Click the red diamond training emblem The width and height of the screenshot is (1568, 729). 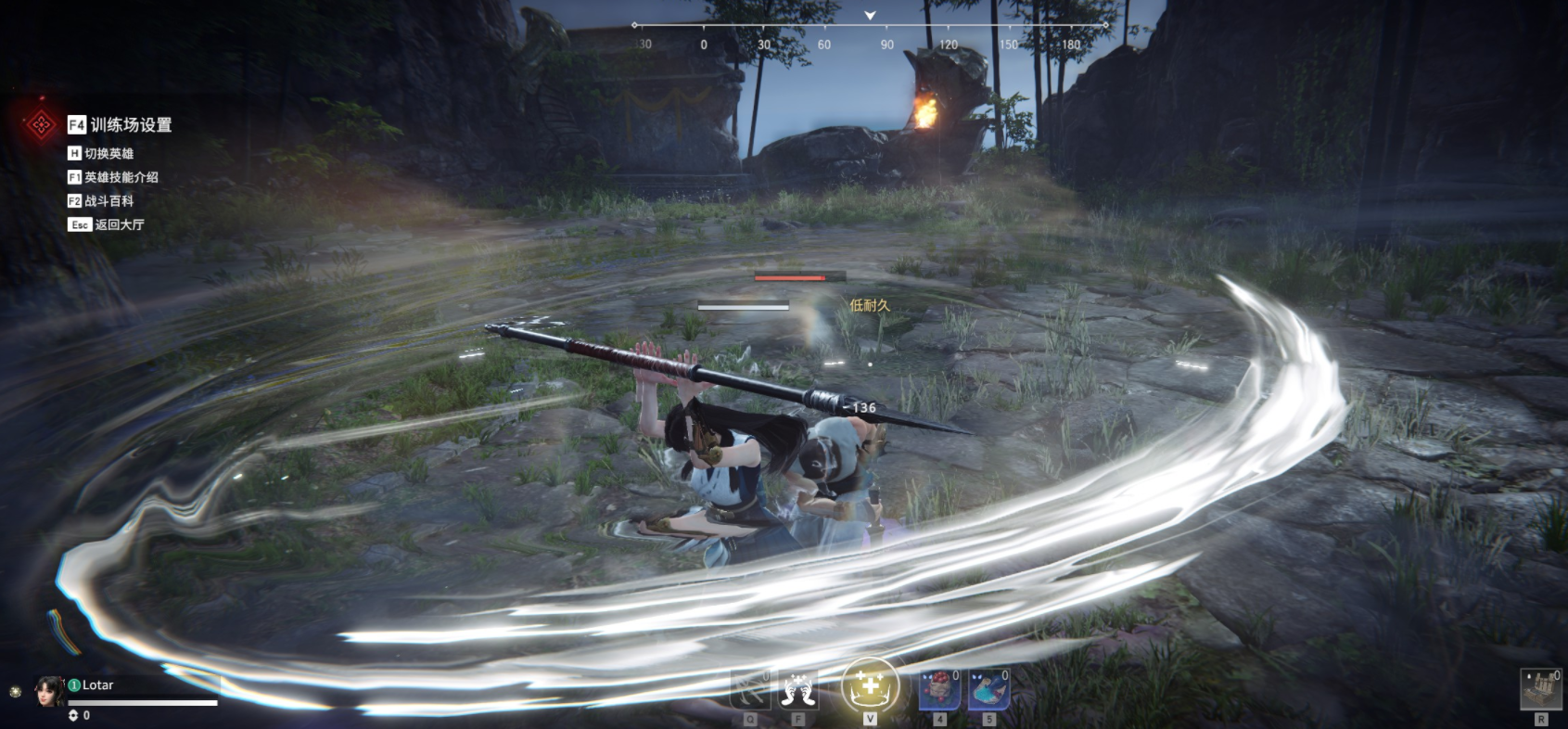(41, 124)
